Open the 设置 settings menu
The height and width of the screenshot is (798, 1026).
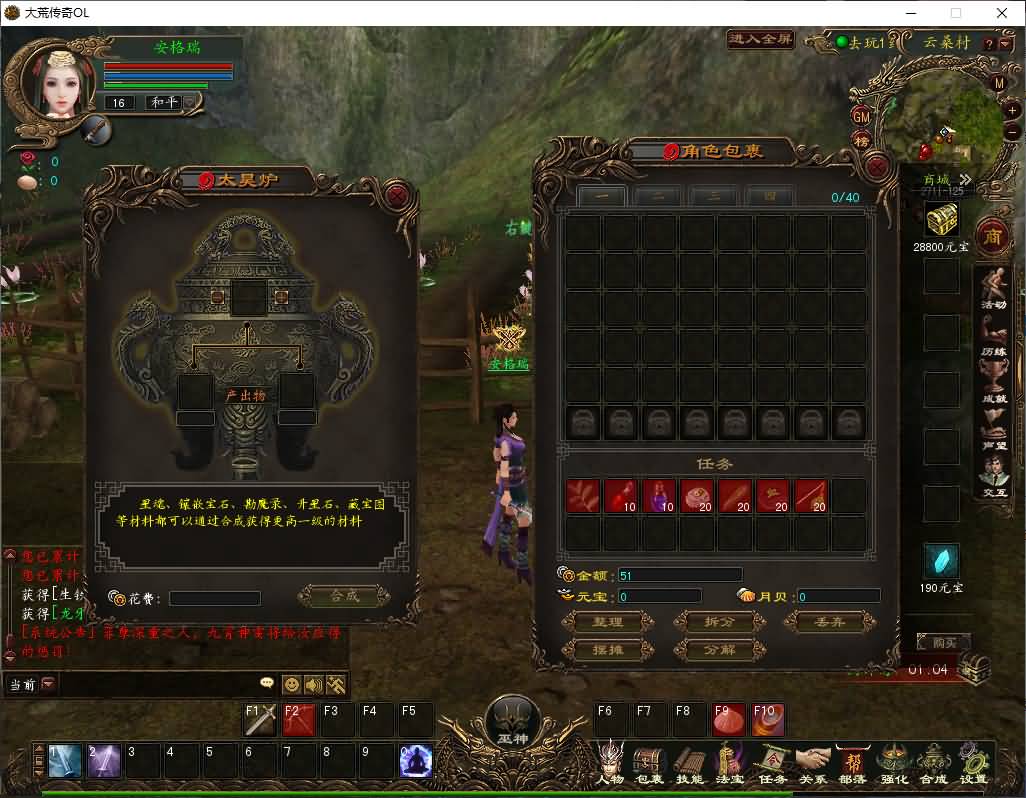[x=973, y=763]
